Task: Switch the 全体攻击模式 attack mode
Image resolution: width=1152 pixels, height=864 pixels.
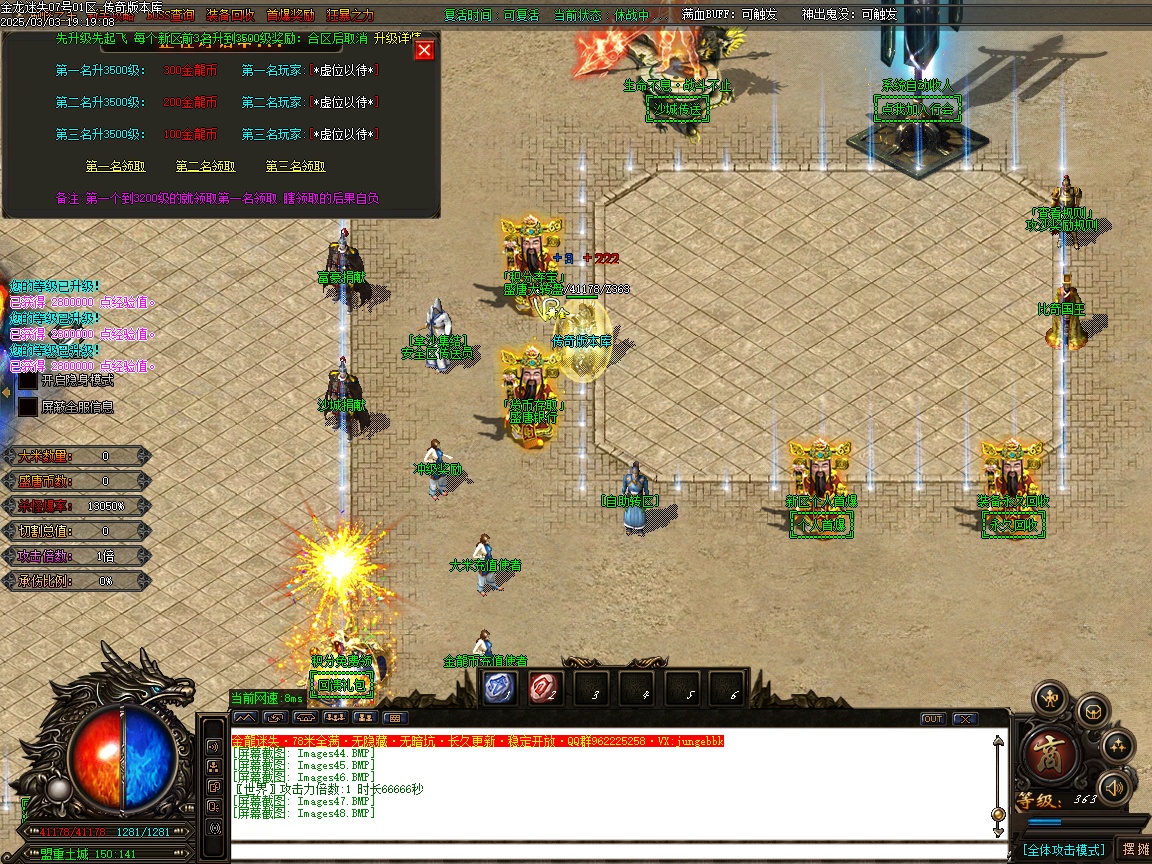Action: pyautogui.click(x=1063, y=850)
